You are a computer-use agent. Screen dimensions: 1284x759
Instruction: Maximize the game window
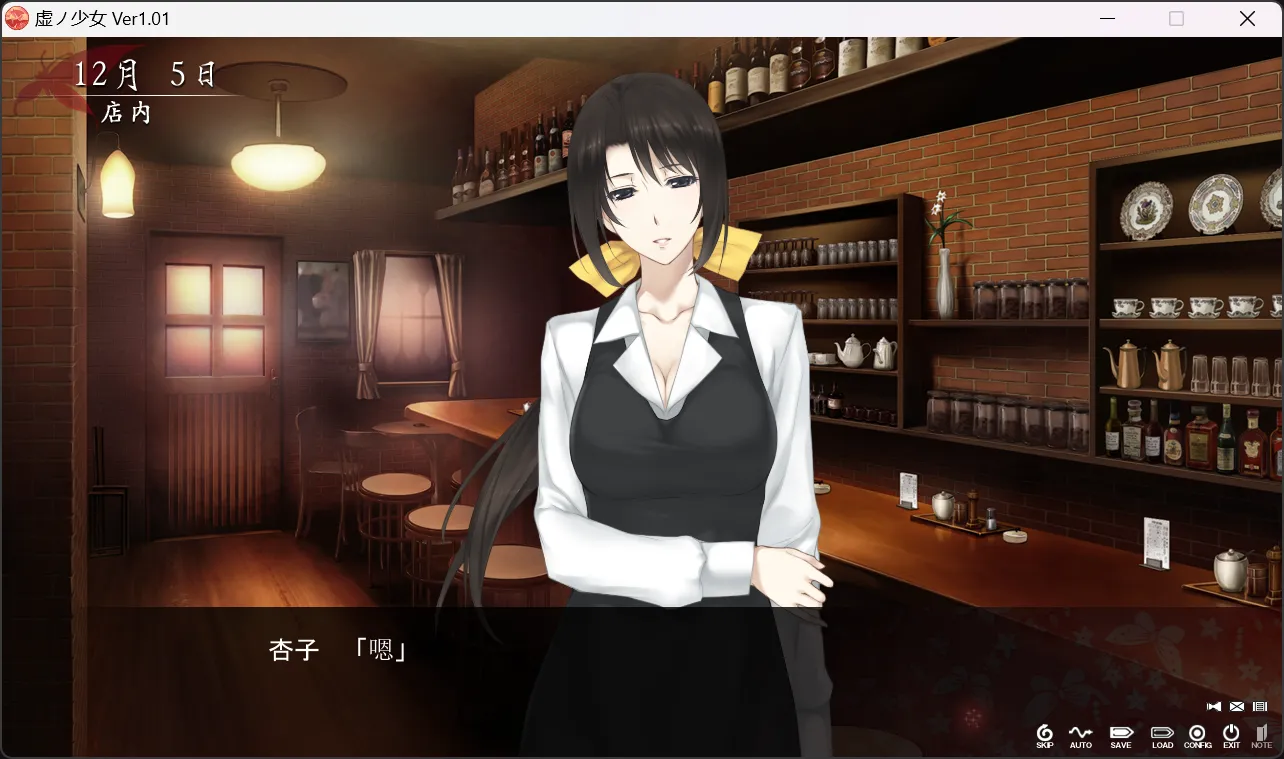(1176, 18)
